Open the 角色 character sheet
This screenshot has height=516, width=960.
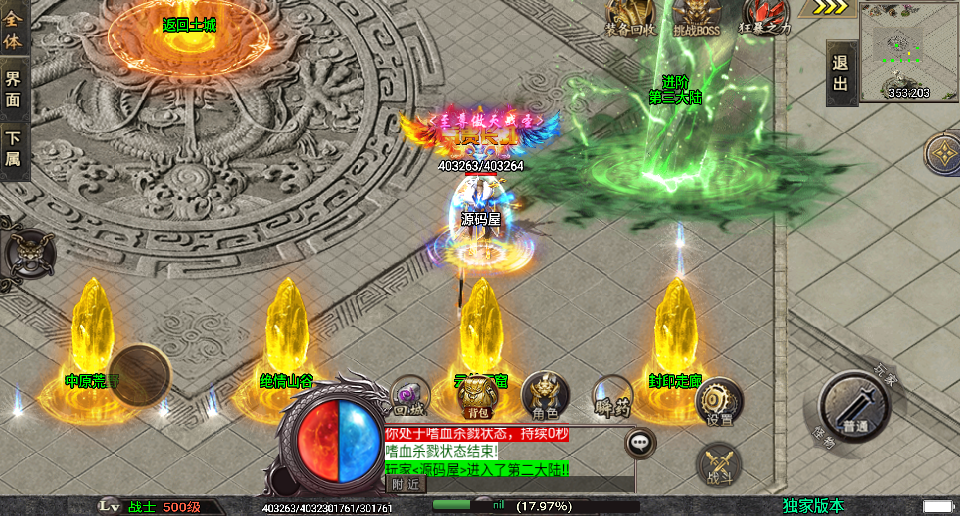click(545, 396)
